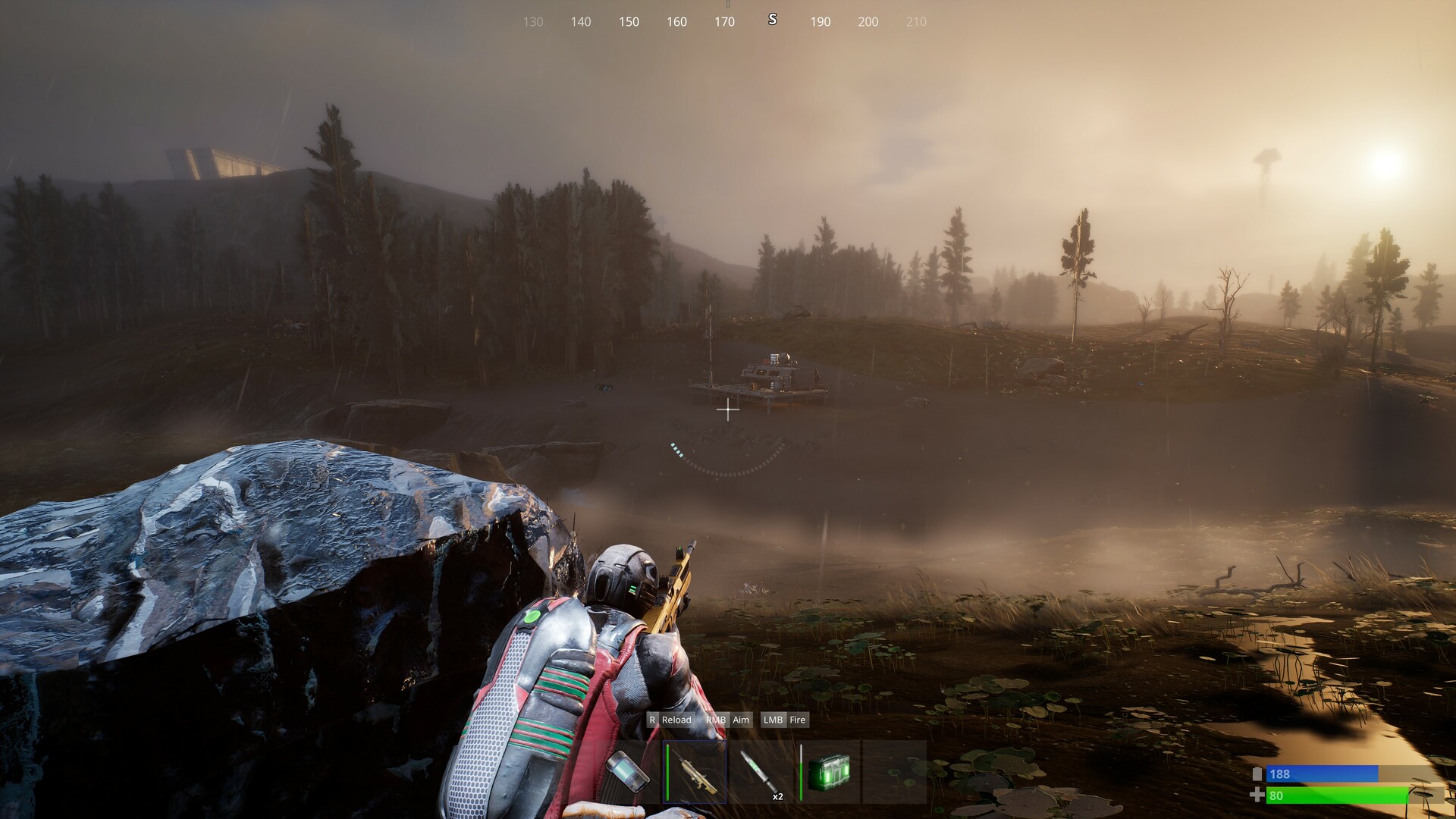Select the tan rifle hotbar slot
The width and height of the screenshot is (1456, 819).
(695, 772)
